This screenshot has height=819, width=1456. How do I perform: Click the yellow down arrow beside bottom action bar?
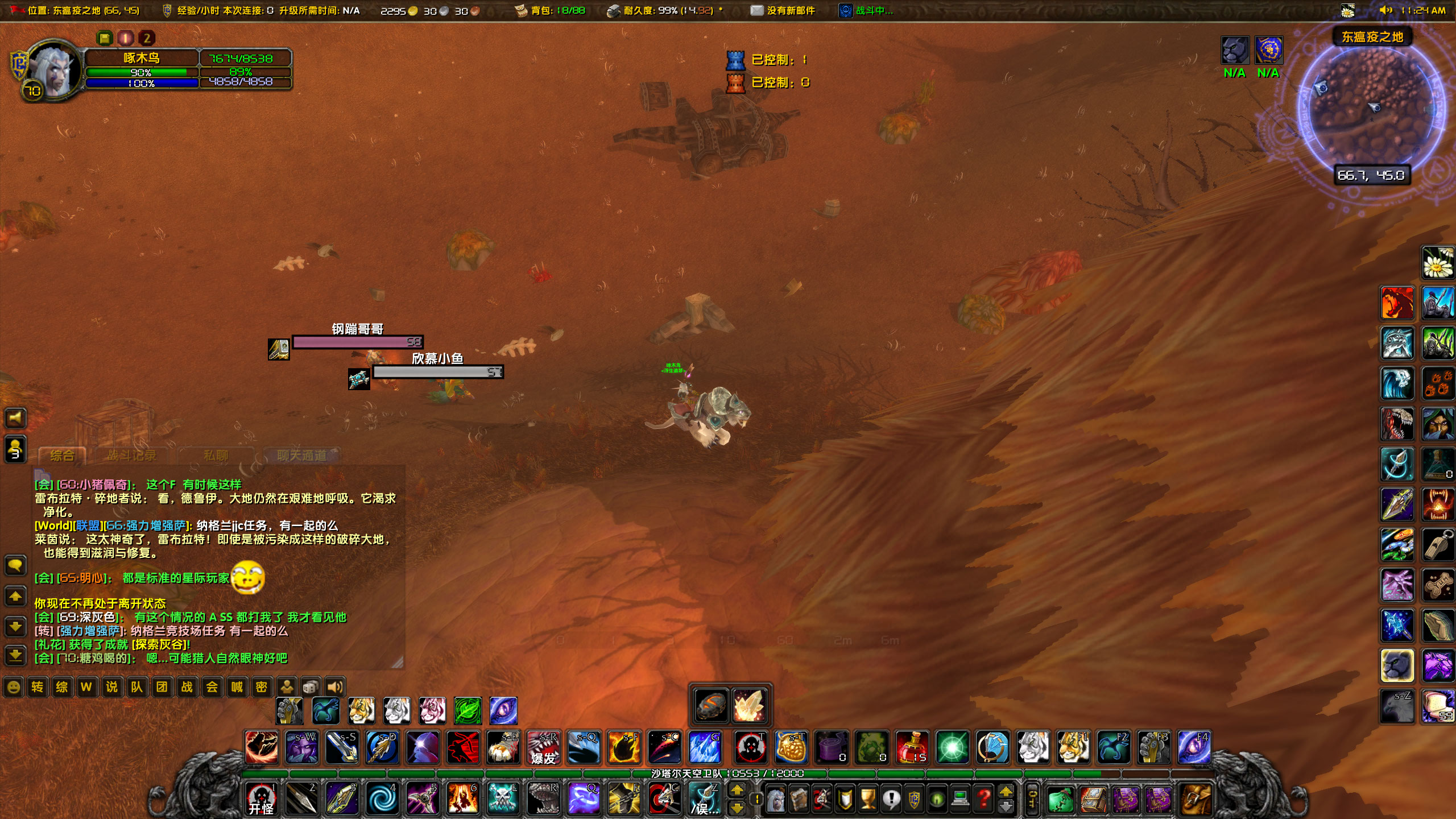coord(737,808)
